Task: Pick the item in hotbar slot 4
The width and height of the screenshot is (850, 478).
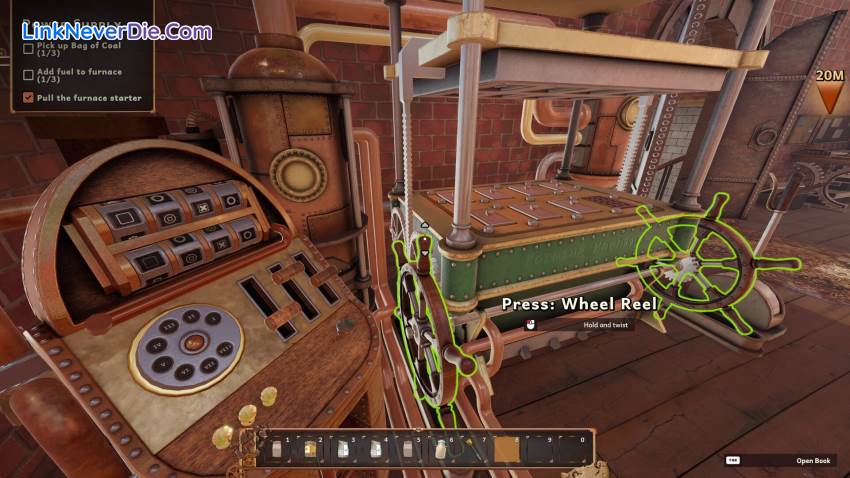Action: pos(375,450)
